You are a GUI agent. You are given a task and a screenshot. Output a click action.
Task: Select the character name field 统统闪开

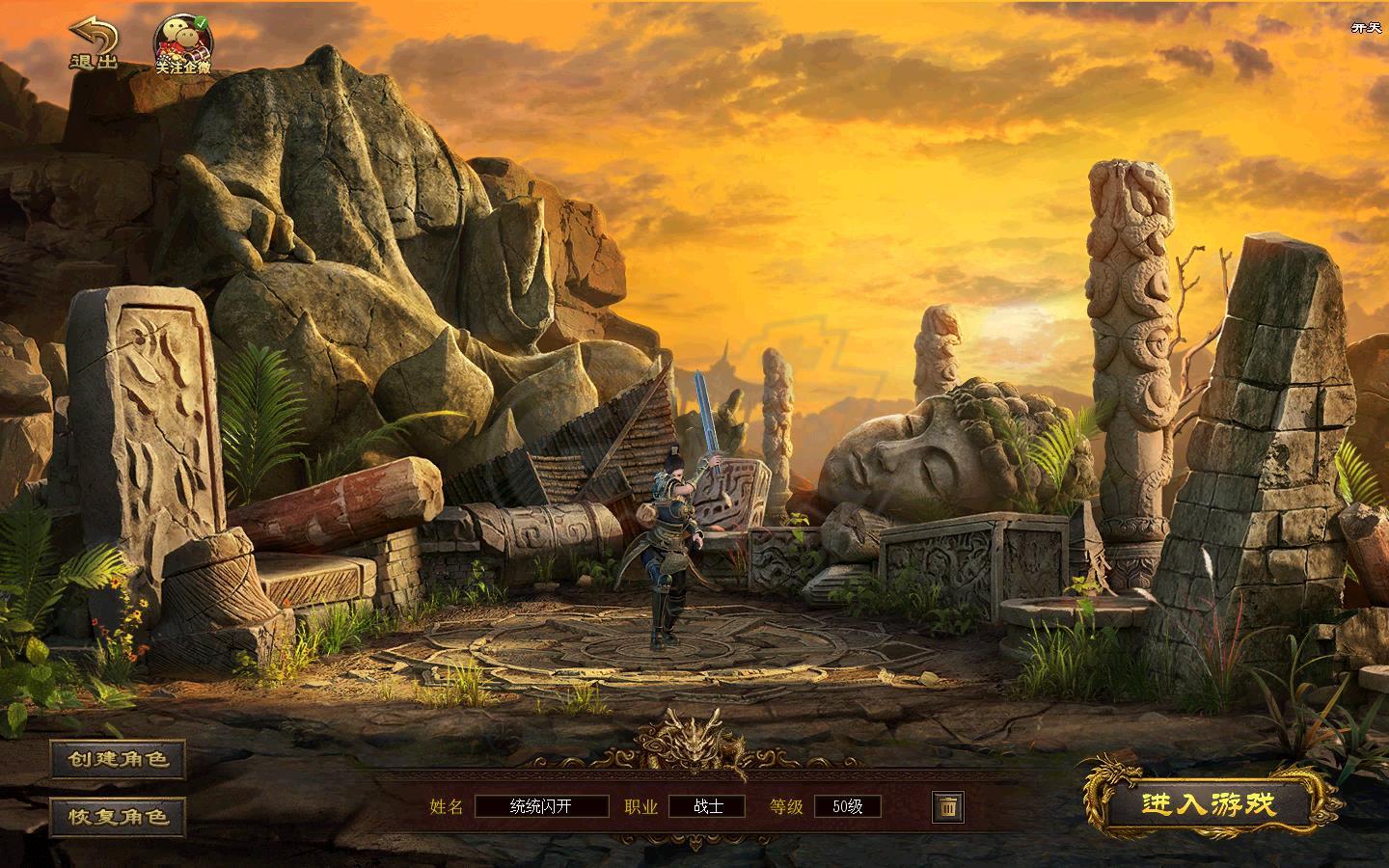(x=542, y=806)
